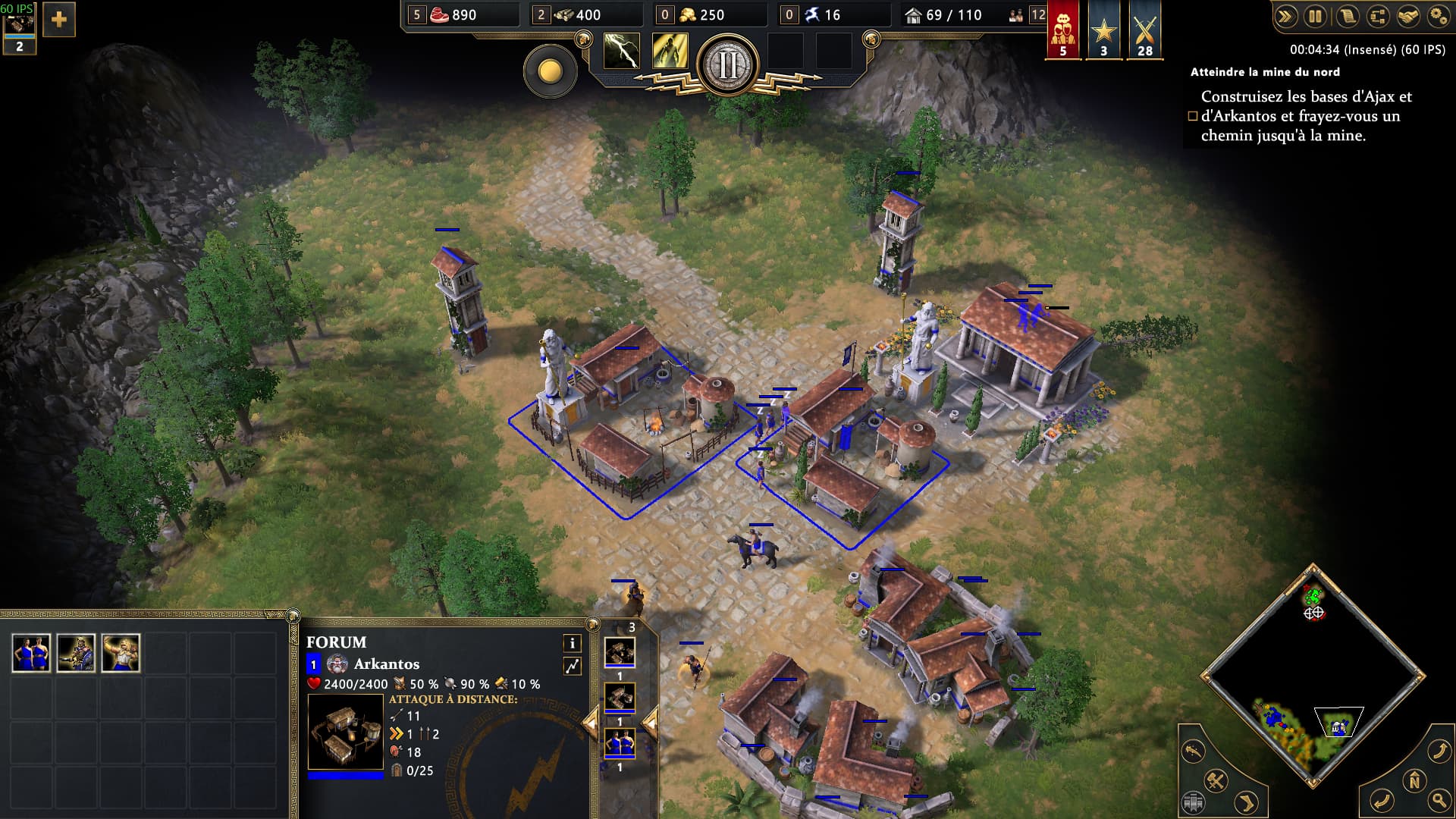Click the Forum building portrait

345,732
